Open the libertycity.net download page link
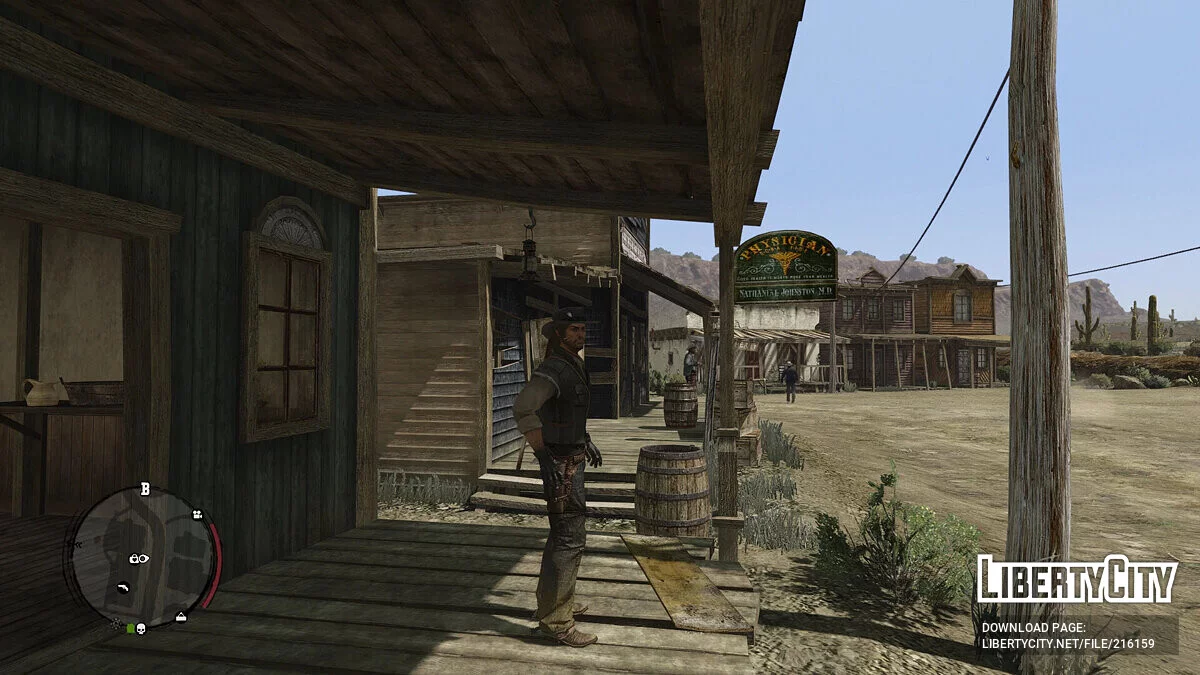Viewport: 1200px width, 675px height. [1068, 644]
